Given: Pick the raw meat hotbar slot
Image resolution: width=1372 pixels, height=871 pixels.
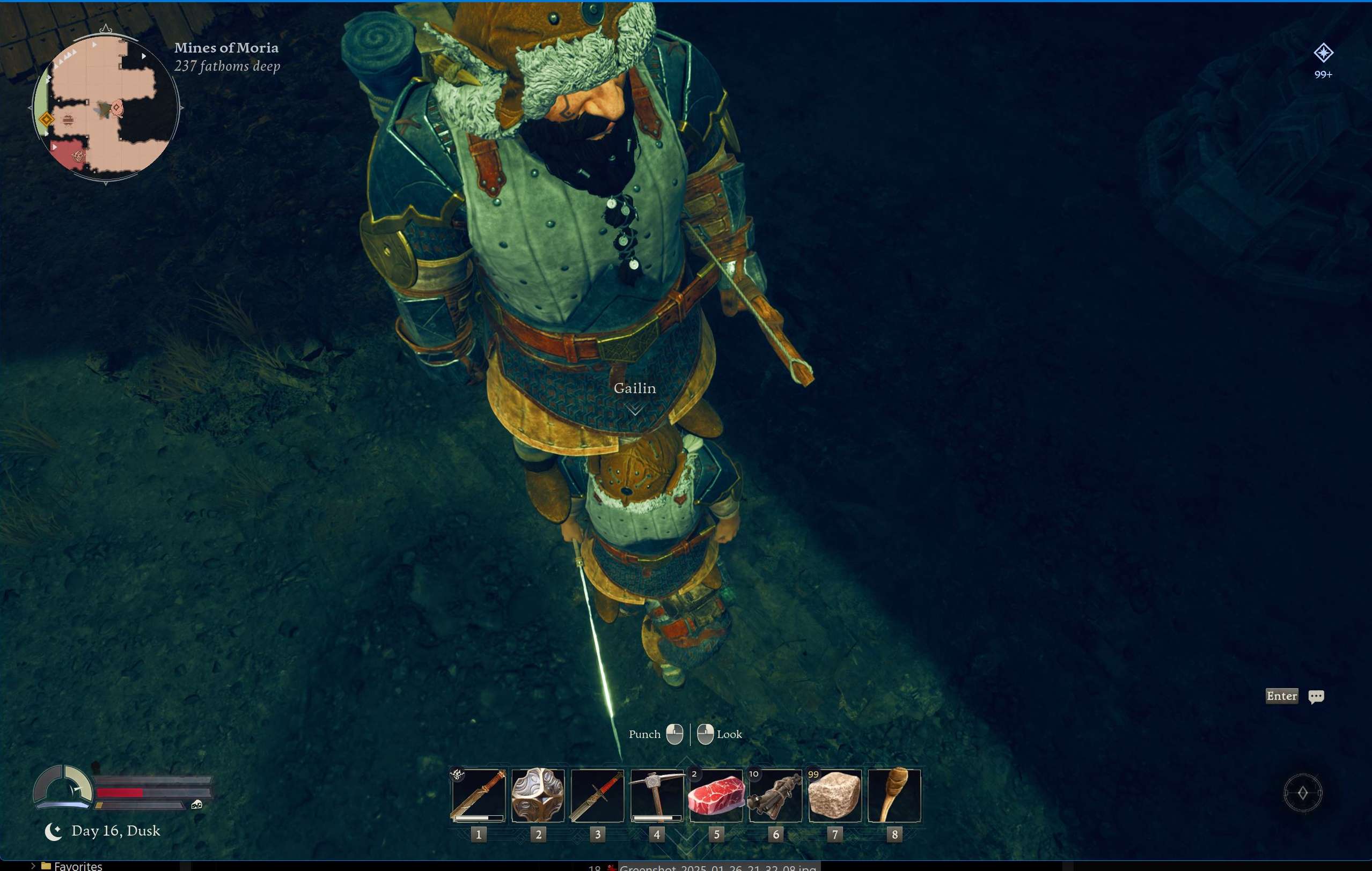Looking at the screenshot, I should [x=716, y=795].
